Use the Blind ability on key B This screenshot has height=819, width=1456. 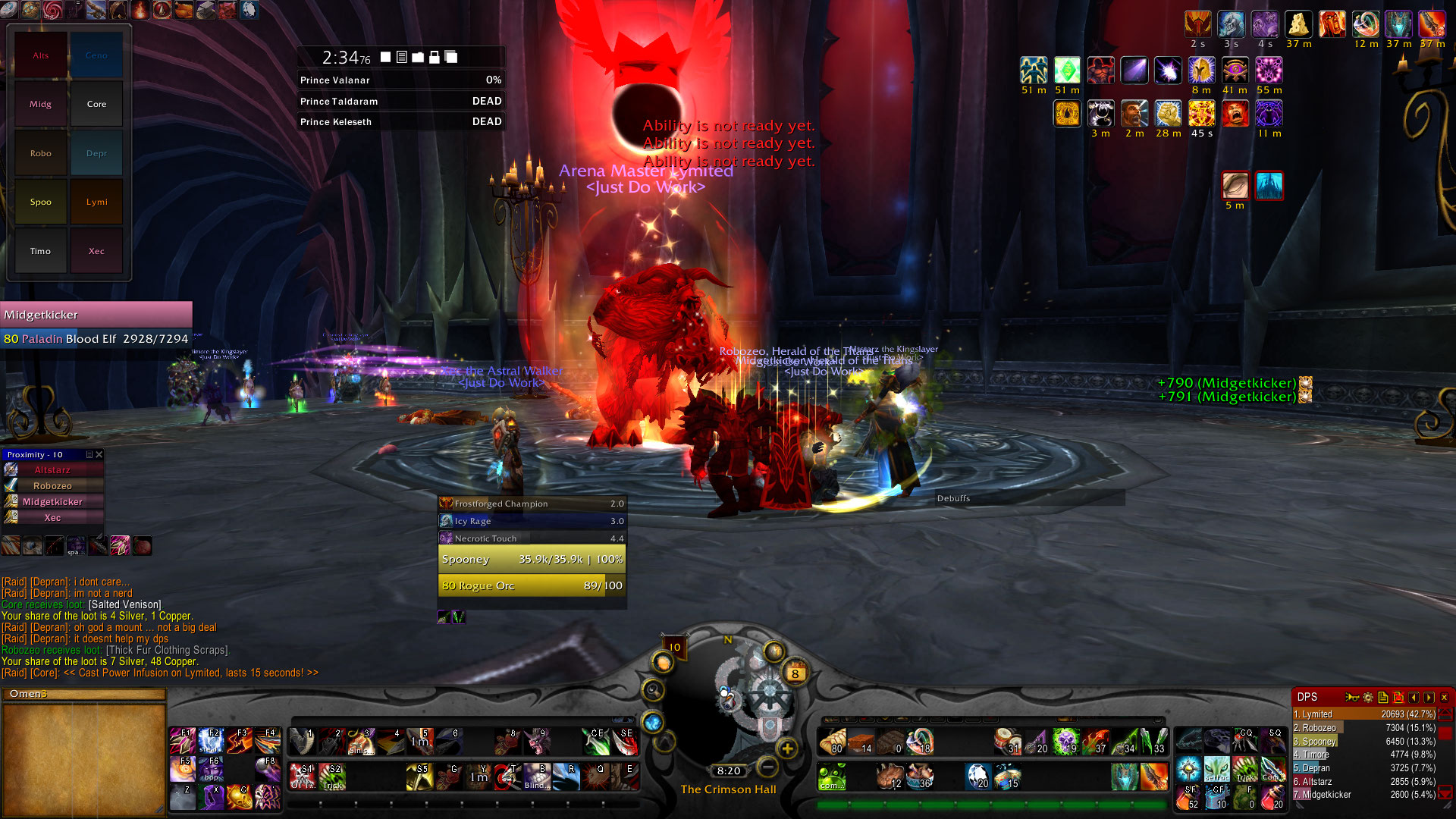537,777
